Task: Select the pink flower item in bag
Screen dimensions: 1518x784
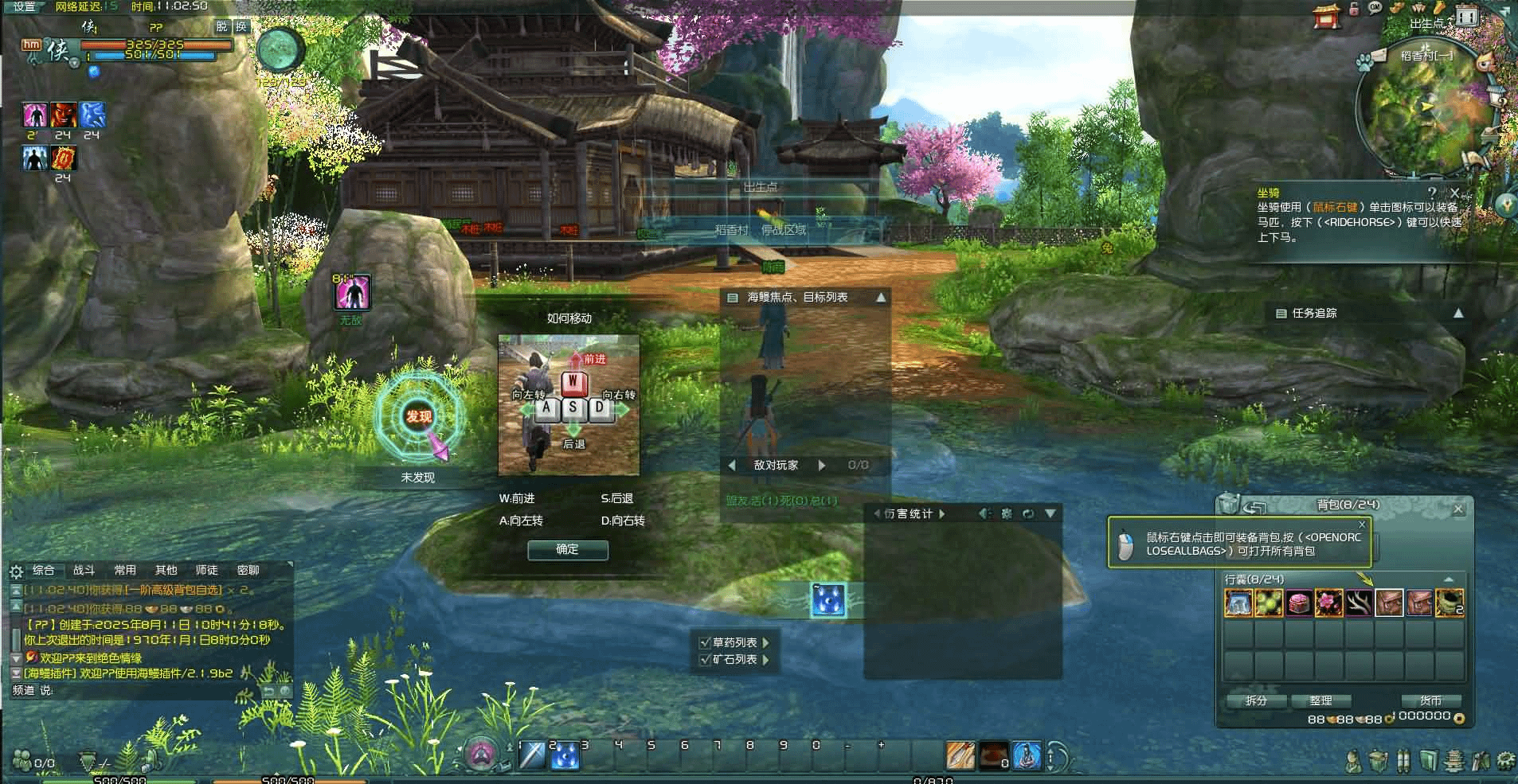Action: tap(1328, 603)
